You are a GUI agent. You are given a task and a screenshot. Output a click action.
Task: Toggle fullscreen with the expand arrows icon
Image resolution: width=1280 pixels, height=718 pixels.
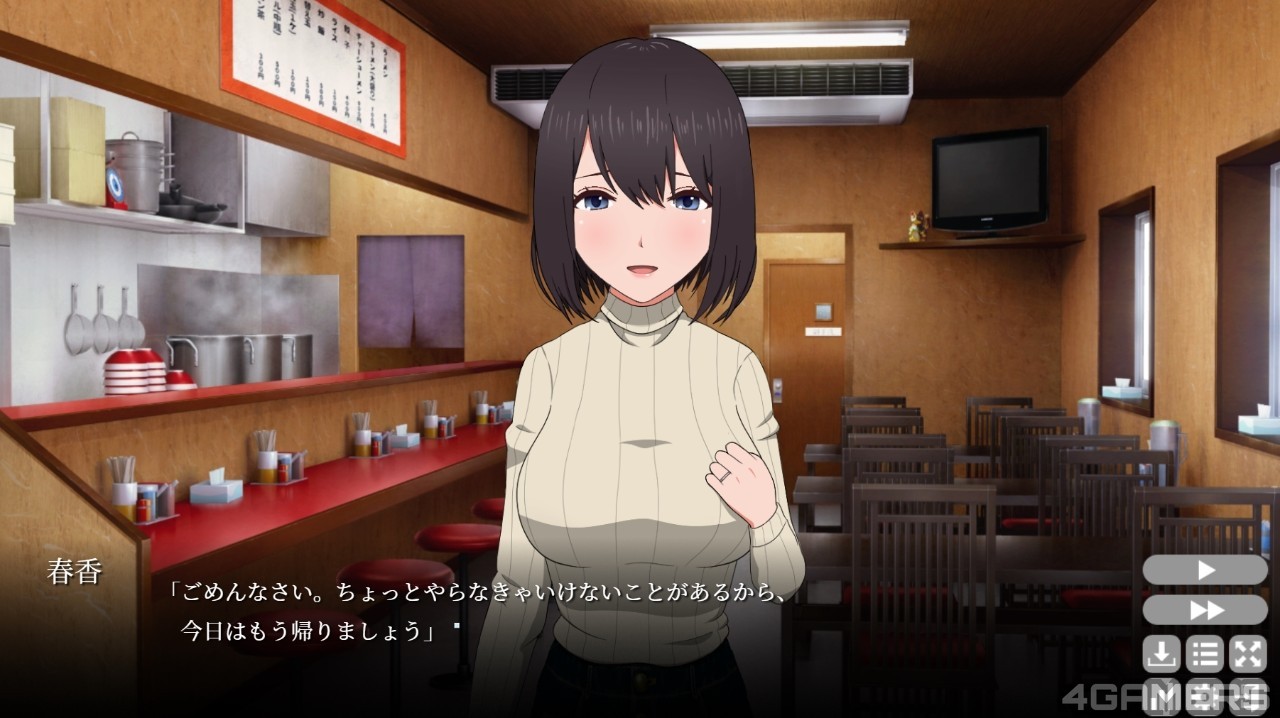[x=1248, y=654]
